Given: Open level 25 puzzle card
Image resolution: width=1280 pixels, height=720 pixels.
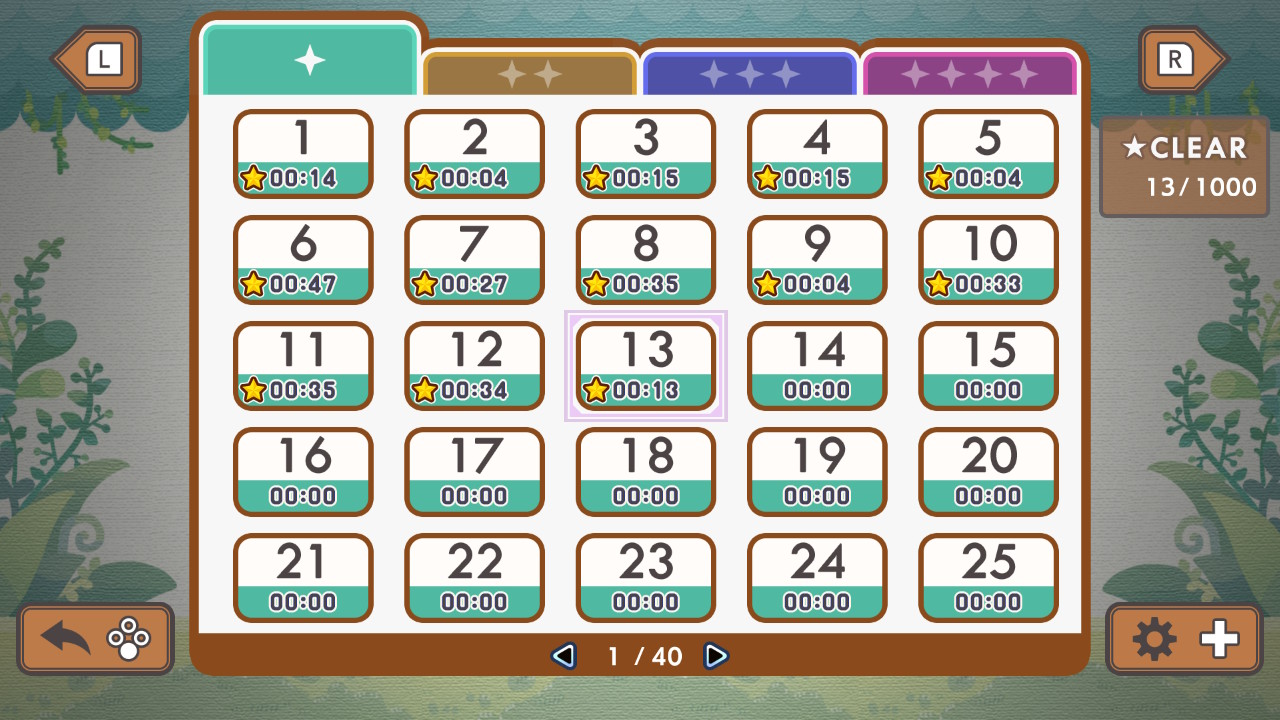Looking at the screenshot, I should tap(987, 577).
